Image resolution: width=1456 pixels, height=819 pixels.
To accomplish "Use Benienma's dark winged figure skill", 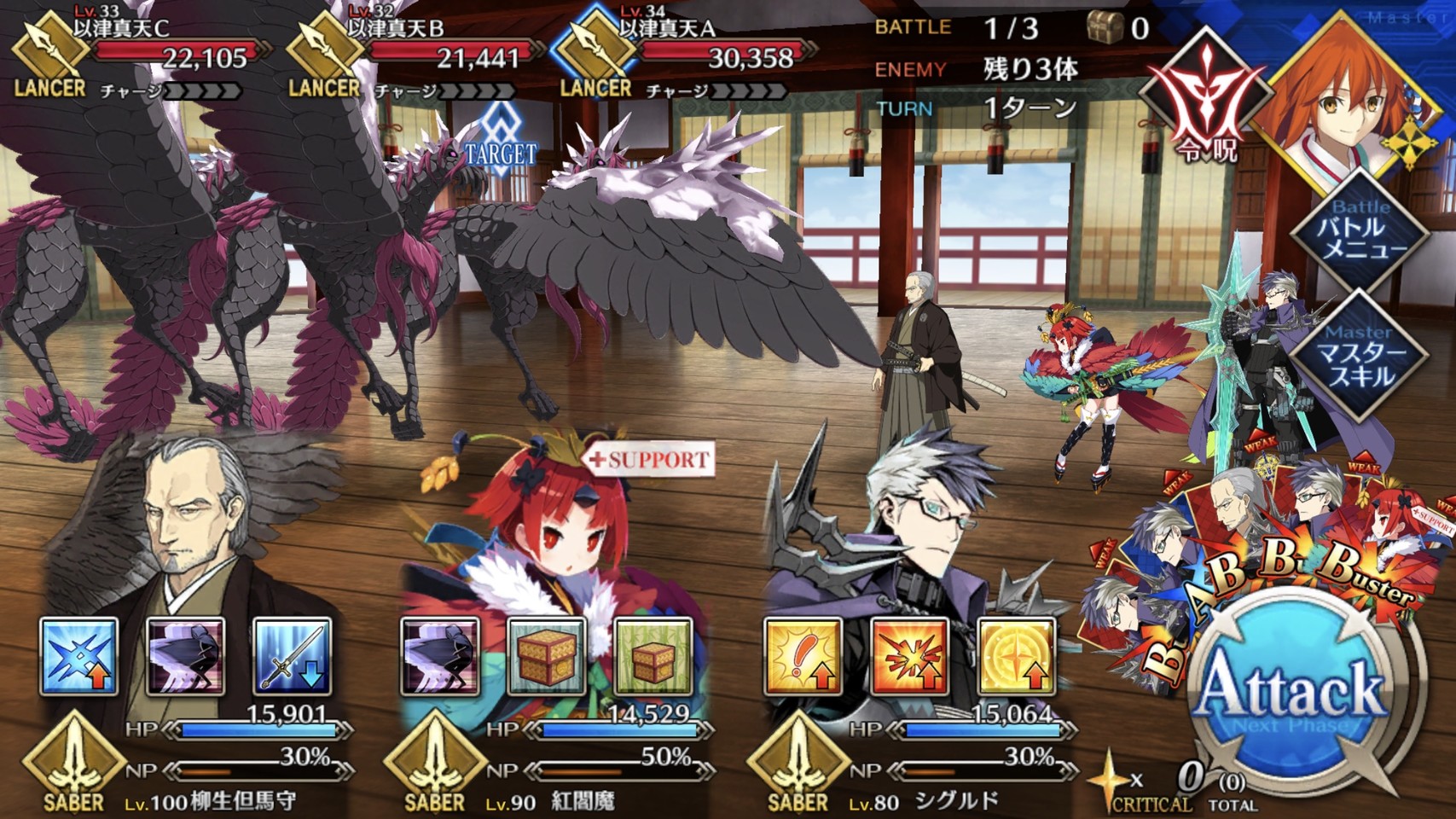I will tap(440, 655).
